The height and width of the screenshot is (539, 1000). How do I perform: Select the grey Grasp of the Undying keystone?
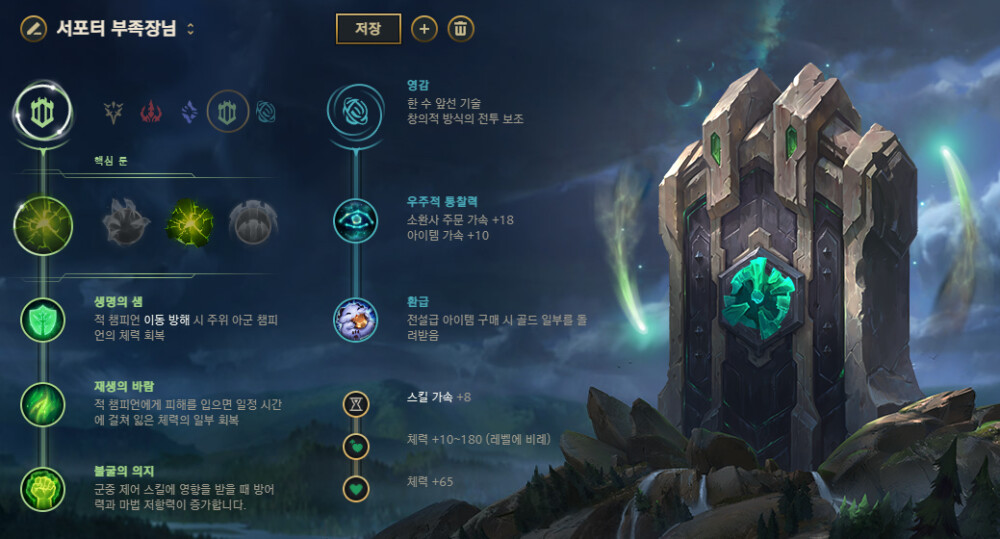tap(126, 223)
